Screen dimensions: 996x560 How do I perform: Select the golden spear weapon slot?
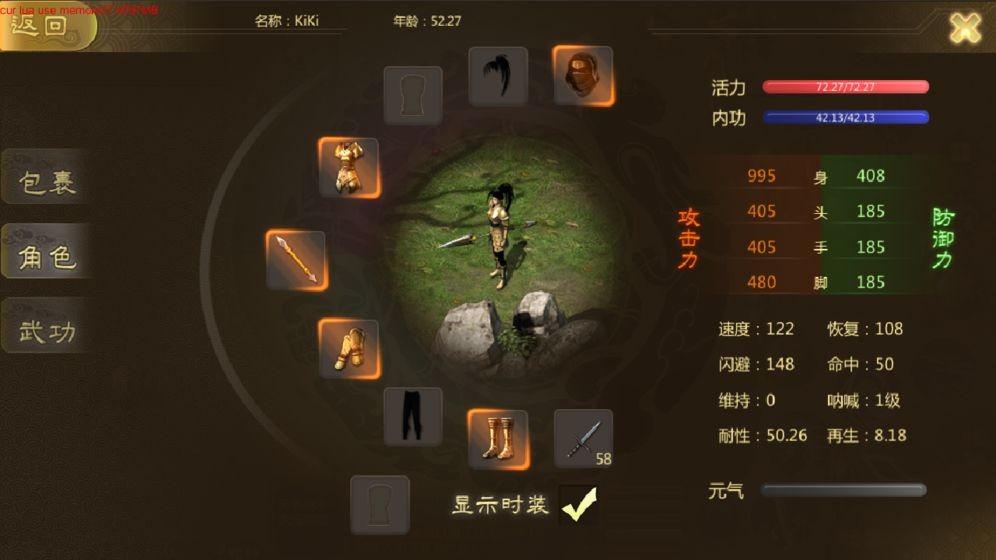point(296,260)
